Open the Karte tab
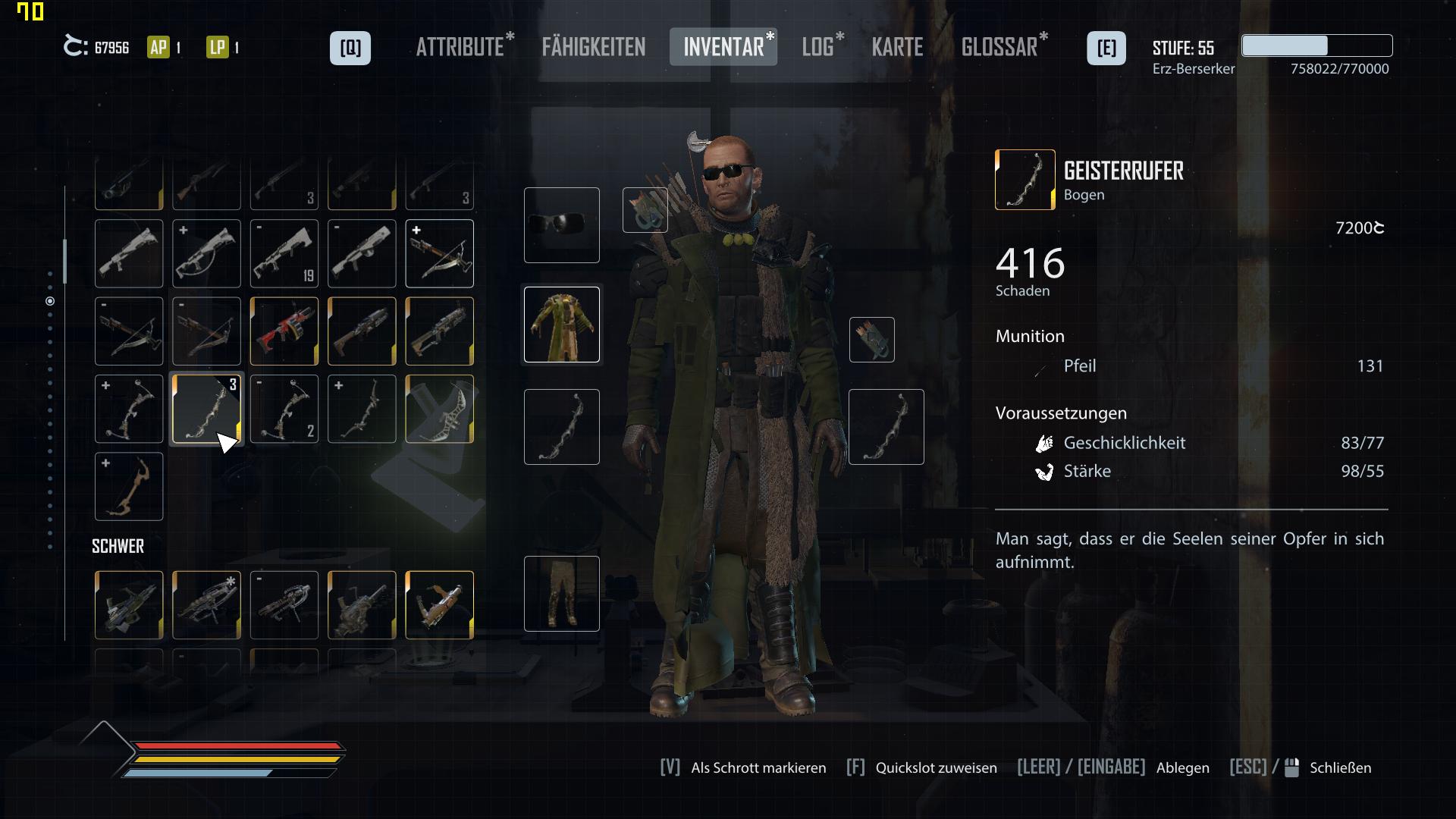Screen dimensions: 1456x819 click(x=897, y=48)
